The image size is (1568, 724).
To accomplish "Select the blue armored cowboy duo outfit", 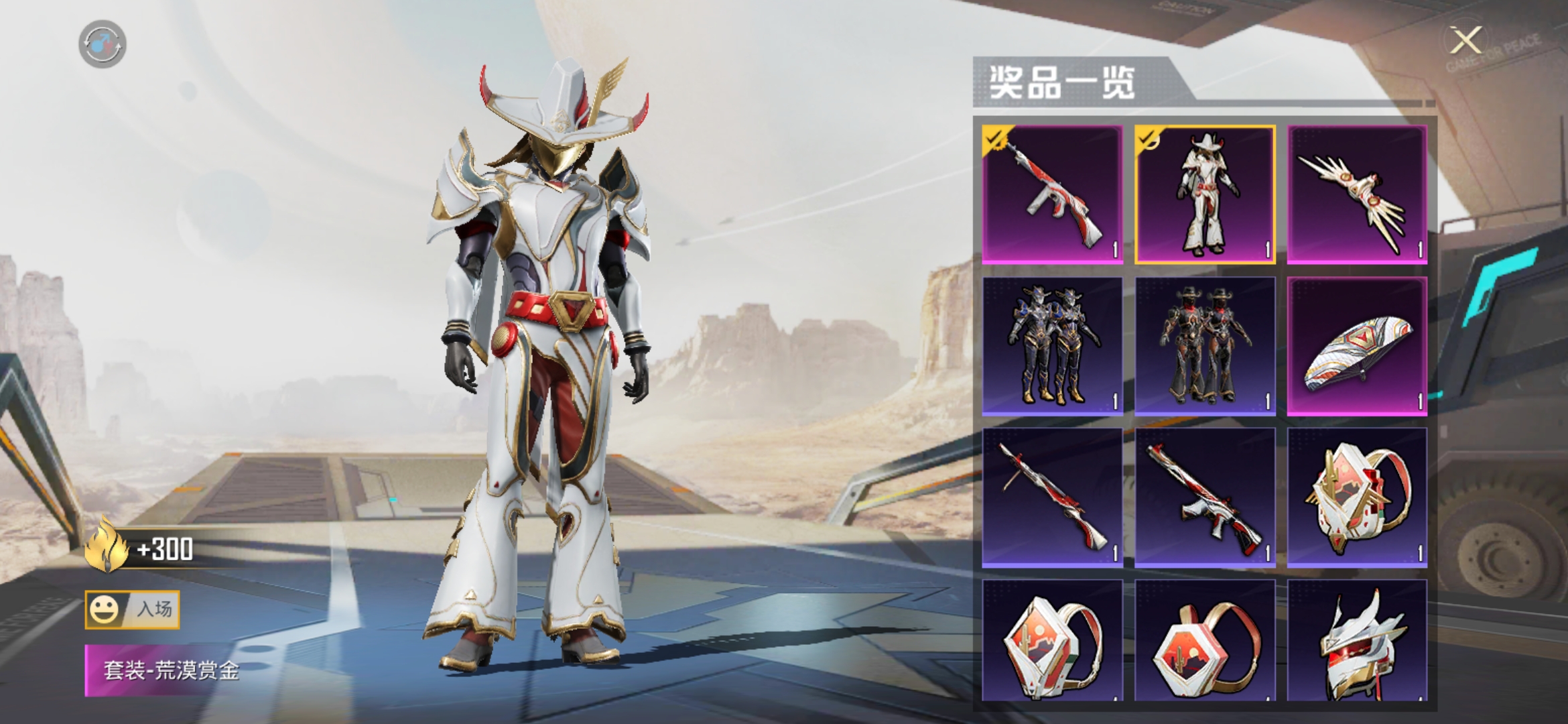I will 1052,346.
